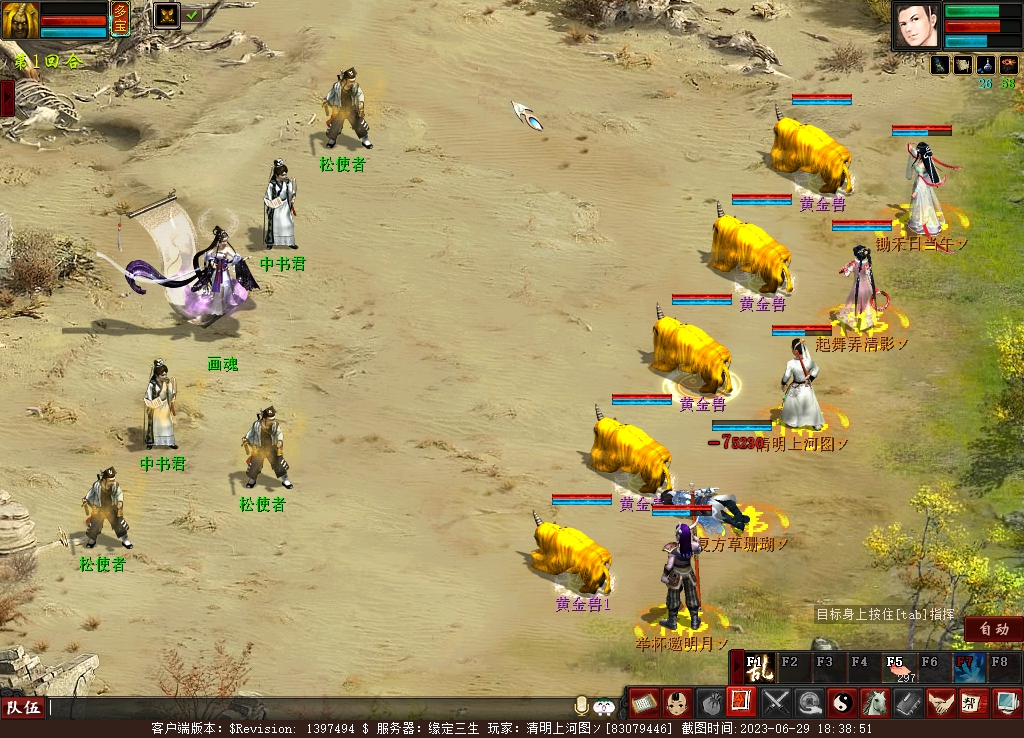
Task: Open the computer monitor system menu
Action: (1003, 702)
